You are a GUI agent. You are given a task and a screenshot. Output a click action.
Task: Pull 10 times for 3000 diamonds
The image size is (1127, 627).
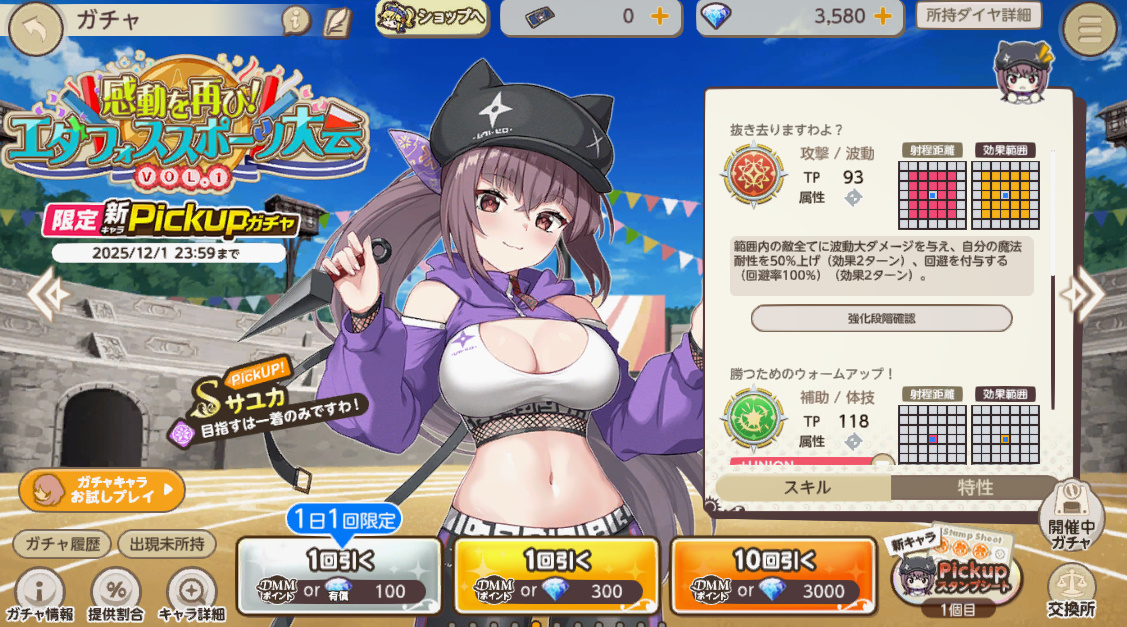[x=765, y=576]
